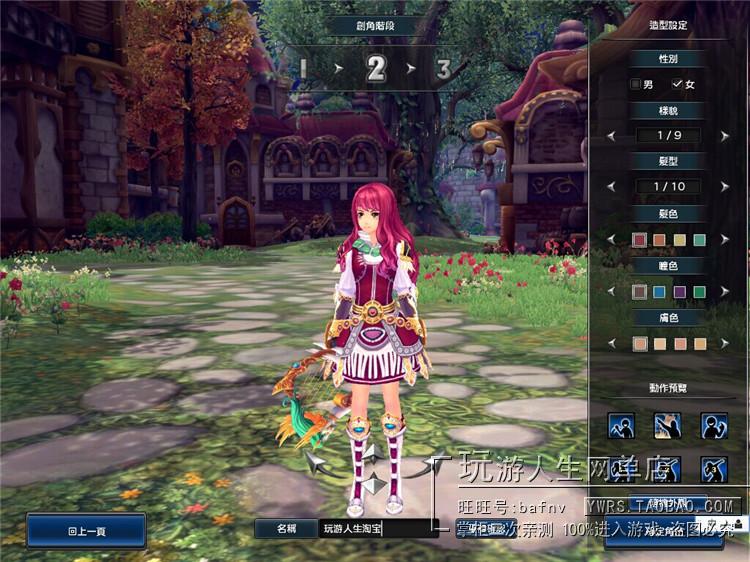Choose the purple eye color swatch
Viewport: 750px width, 562px height.
[x=680, y=292]
